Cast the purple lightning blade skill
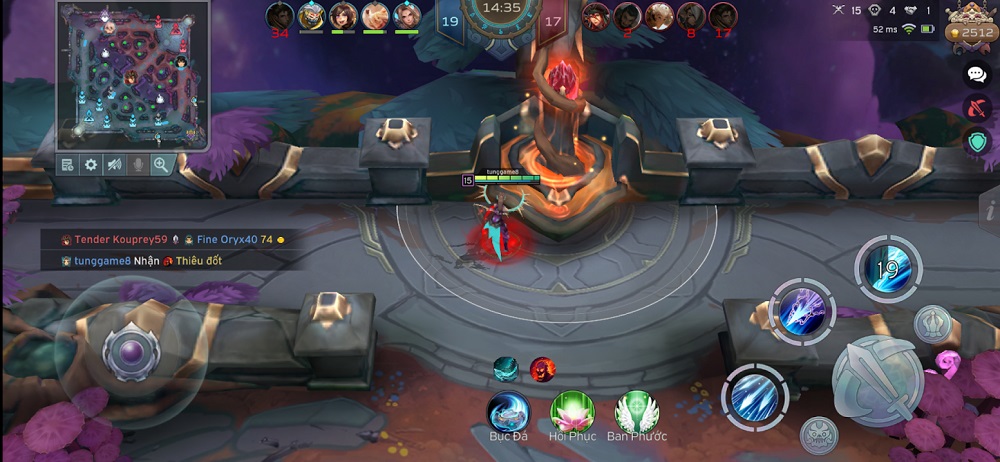Image resolution: width=1000 pixels, height=462 pixels. point(801,312)
